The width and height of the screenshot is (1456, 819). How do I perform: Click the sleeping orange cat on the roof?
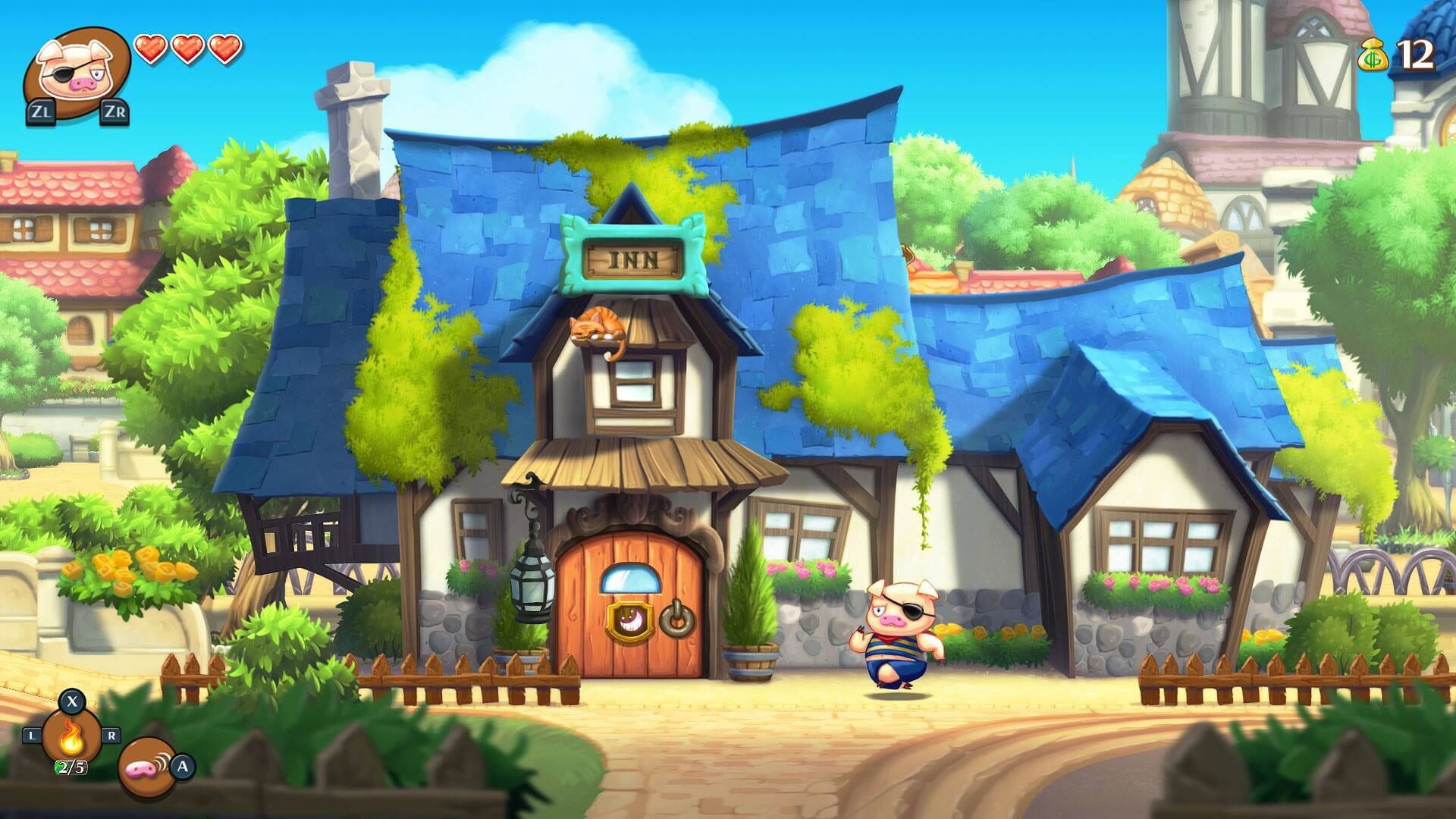coord(597,325)
